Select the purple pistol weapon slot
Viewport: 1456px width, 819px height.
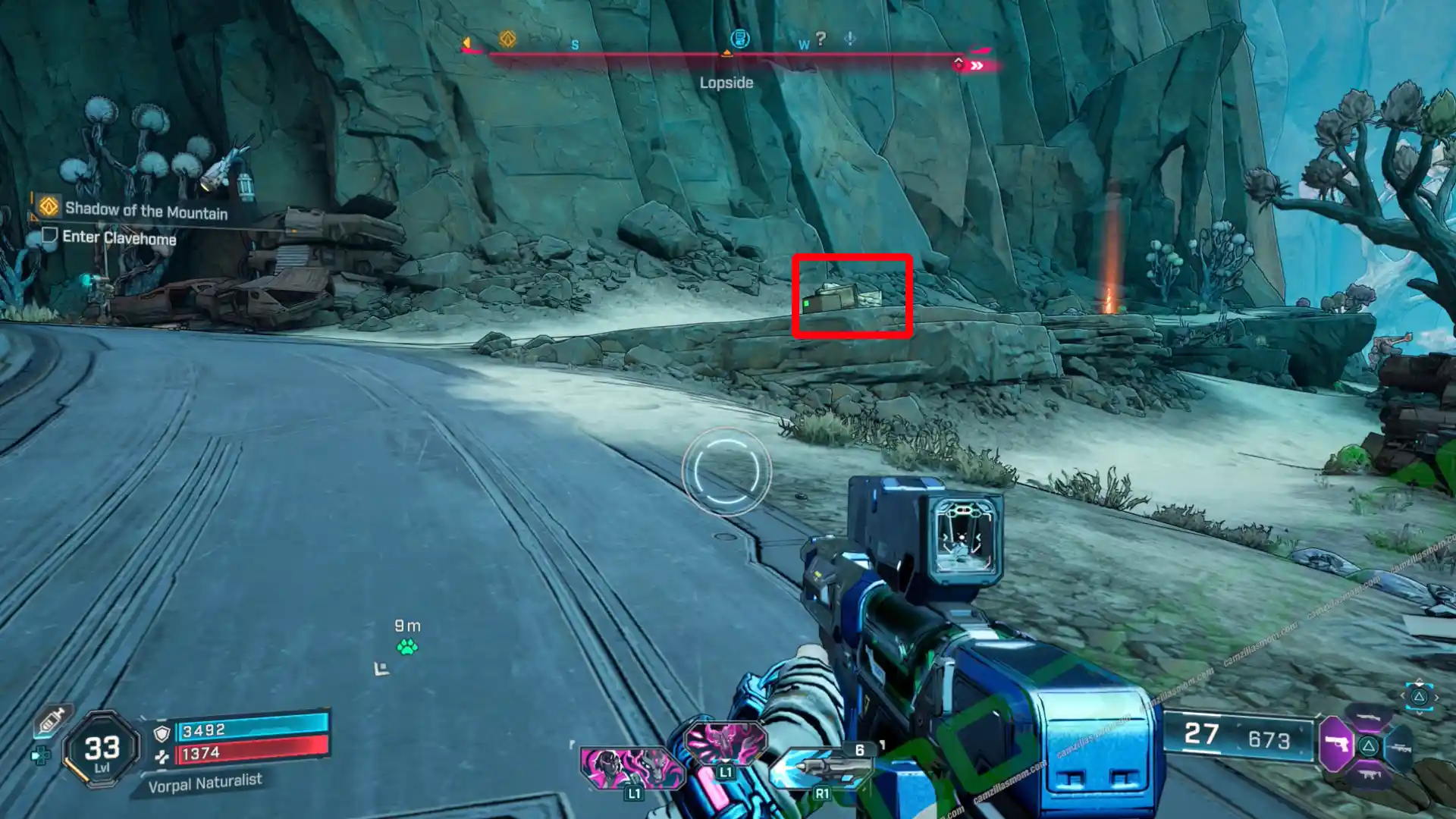(x=1337, y=745)
